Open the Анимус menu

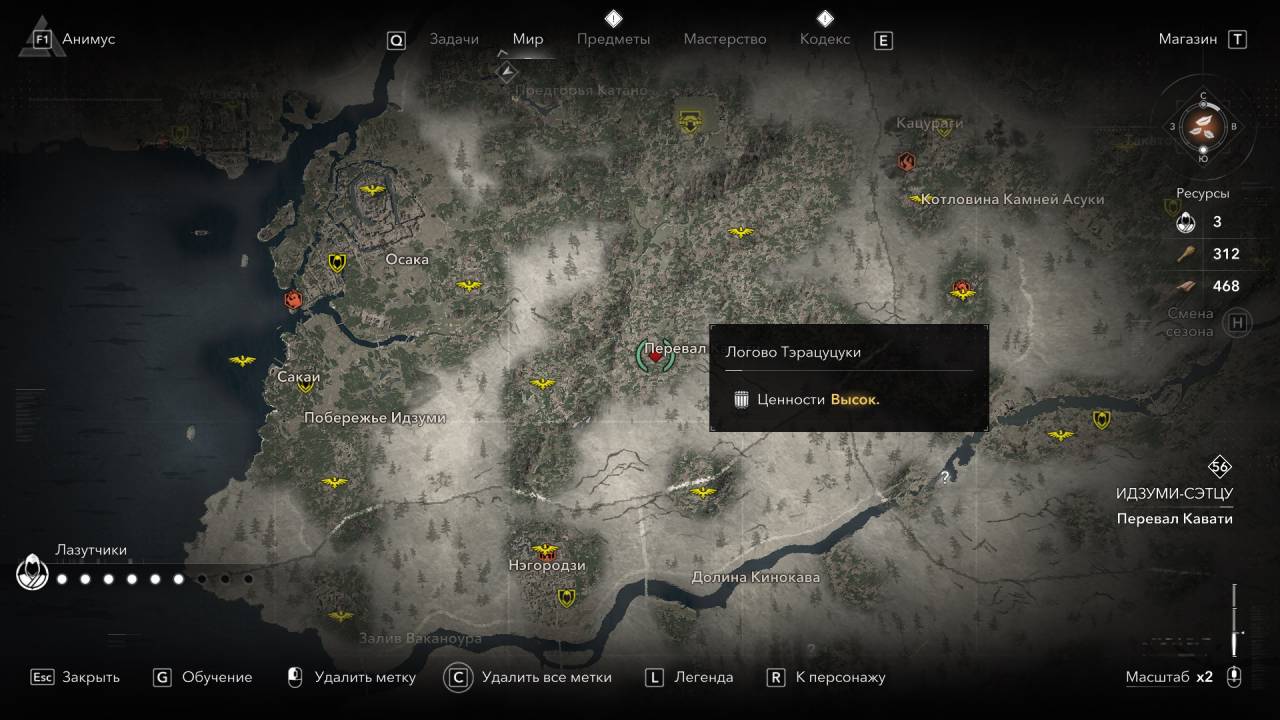(x=88, y=39)
